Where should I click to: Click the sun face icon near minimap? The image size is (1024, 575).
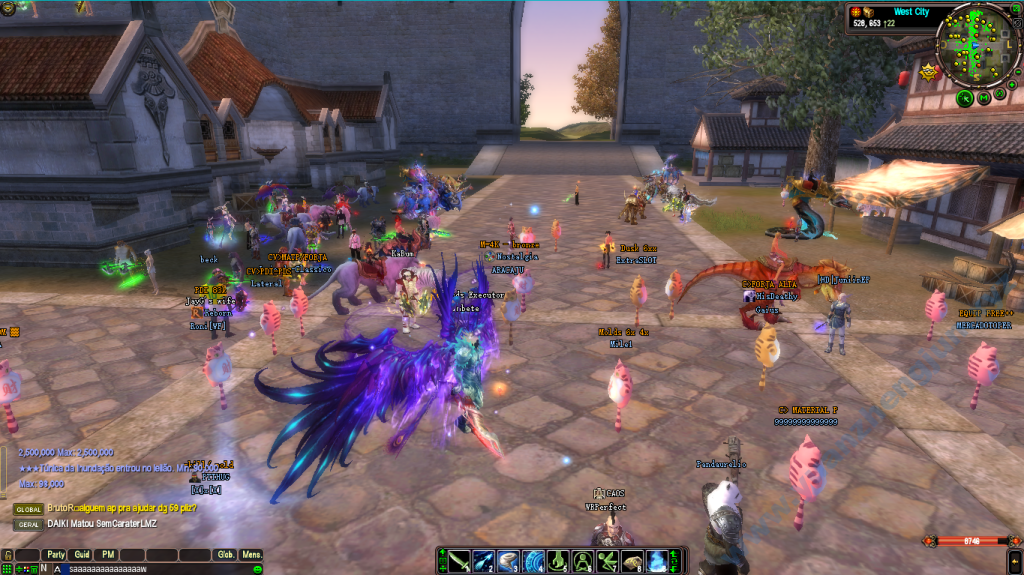pyautogui.click(x=926, y=71)
